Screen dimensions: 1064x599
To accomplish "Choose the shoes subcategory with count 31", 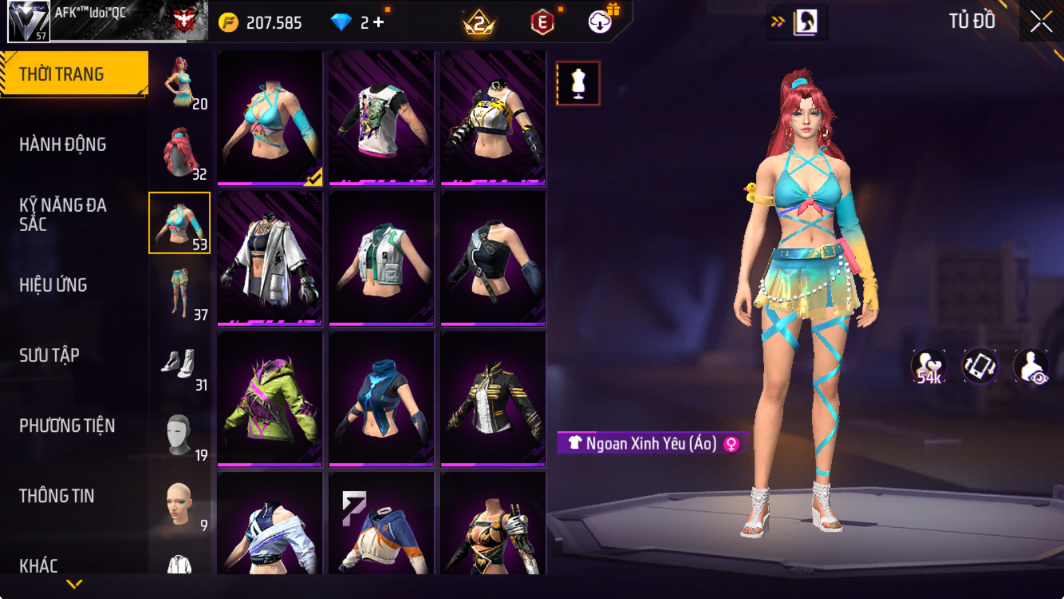I will click(x=180, y=363).
